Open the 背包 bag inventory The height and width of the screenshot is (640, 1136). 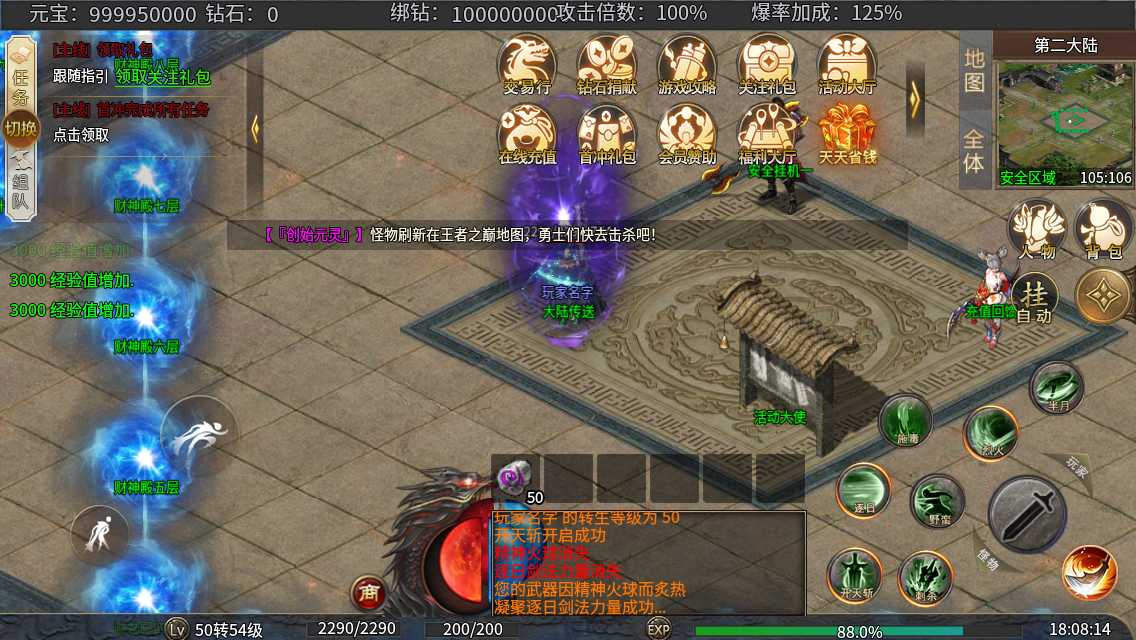coord(1103,230)
